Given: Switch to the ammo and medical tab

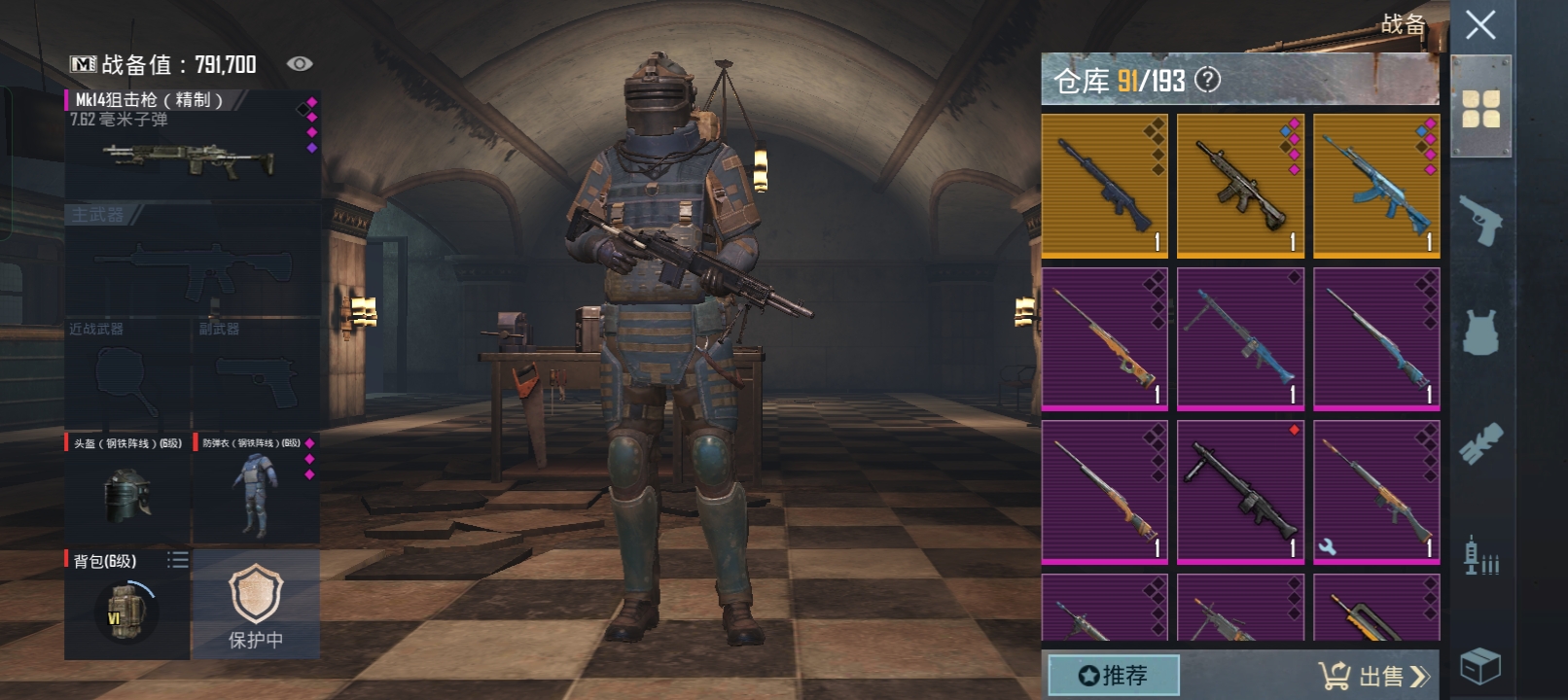Looking at the screenshot, I should (1480, 556).
